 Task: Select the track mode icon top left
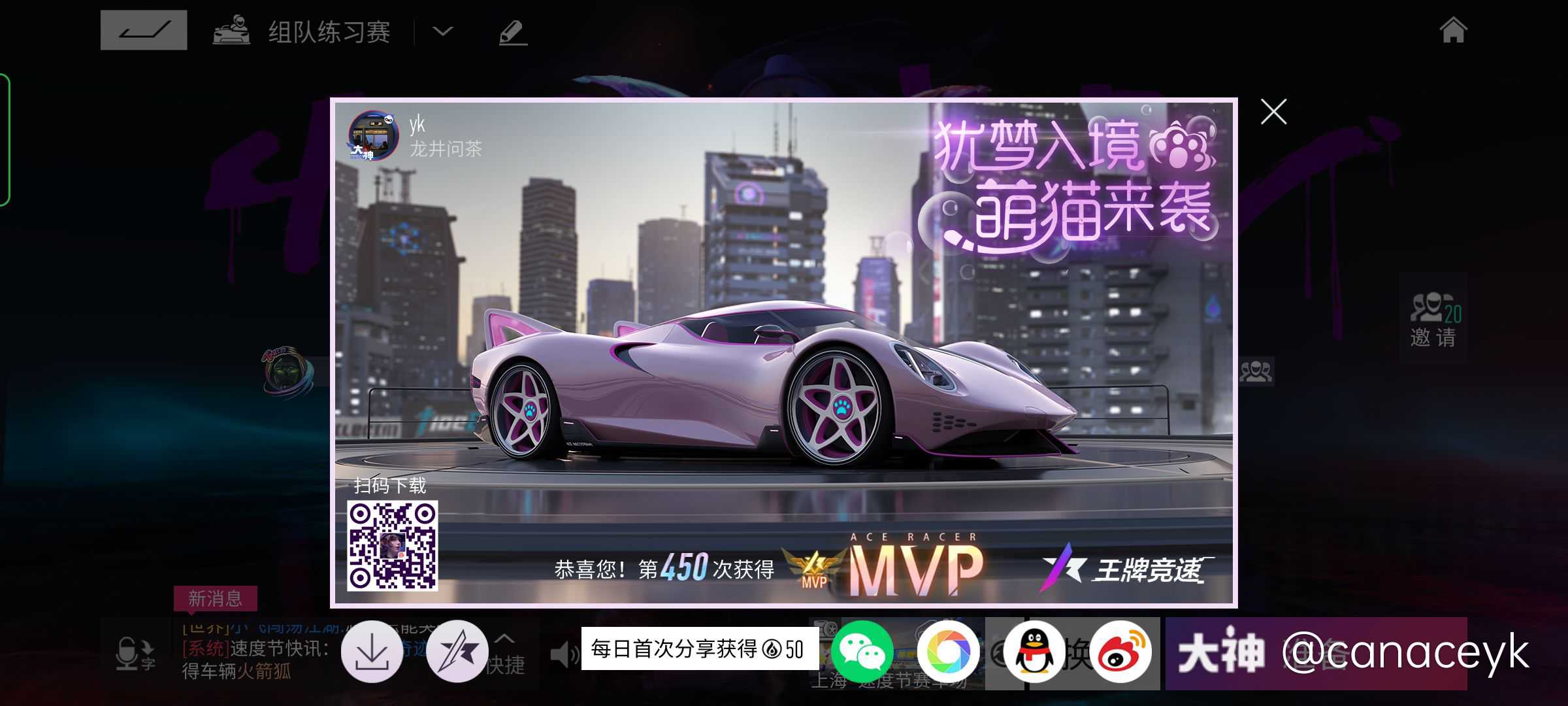tap(144, 29)
